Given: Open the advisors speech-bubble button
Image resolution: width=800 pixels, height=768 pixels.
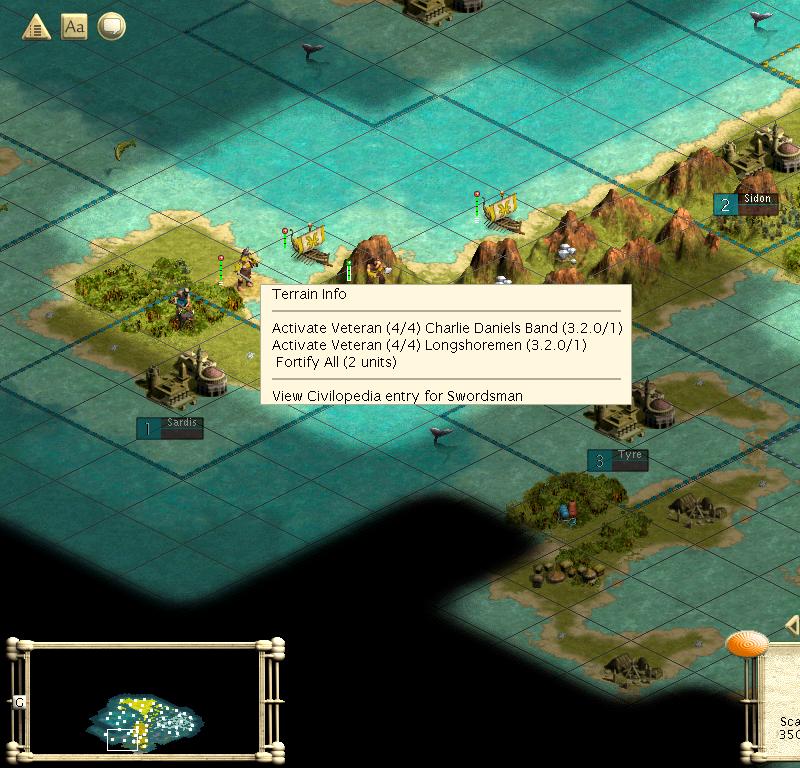Looking at the screenshot, I should [111, 27].
